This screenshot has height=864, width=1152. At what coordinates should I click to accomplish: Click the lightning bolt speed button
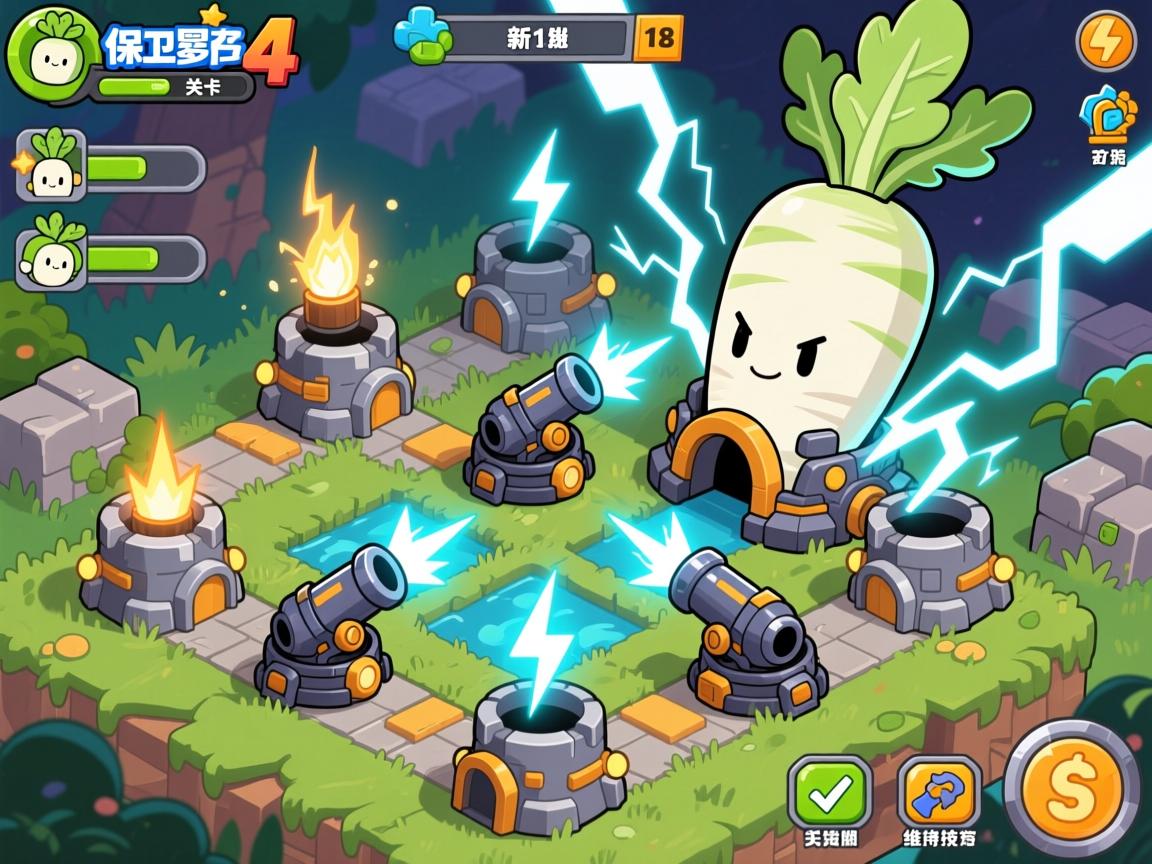[1105, 41]
